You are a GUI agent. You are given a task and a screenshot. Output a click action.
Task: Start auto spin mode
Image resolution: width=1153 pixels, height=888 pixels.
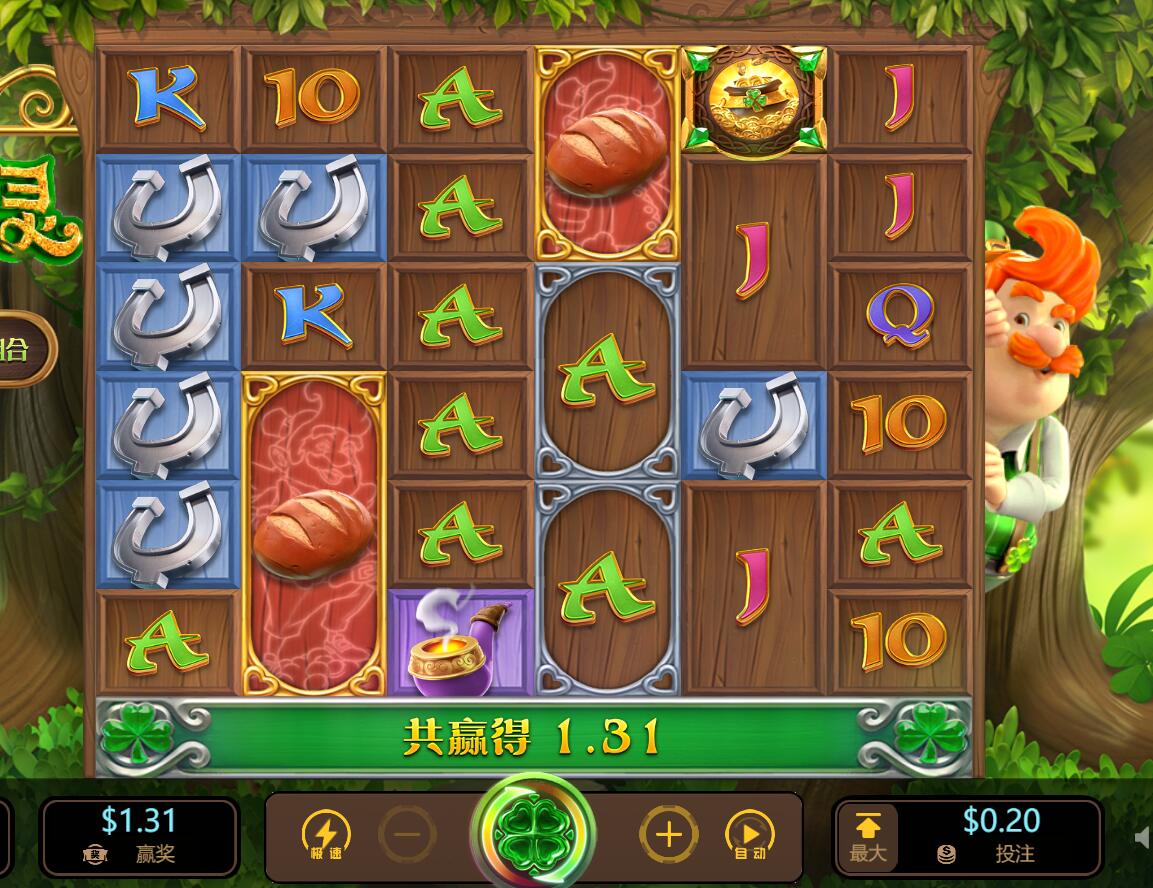point(749,834)
